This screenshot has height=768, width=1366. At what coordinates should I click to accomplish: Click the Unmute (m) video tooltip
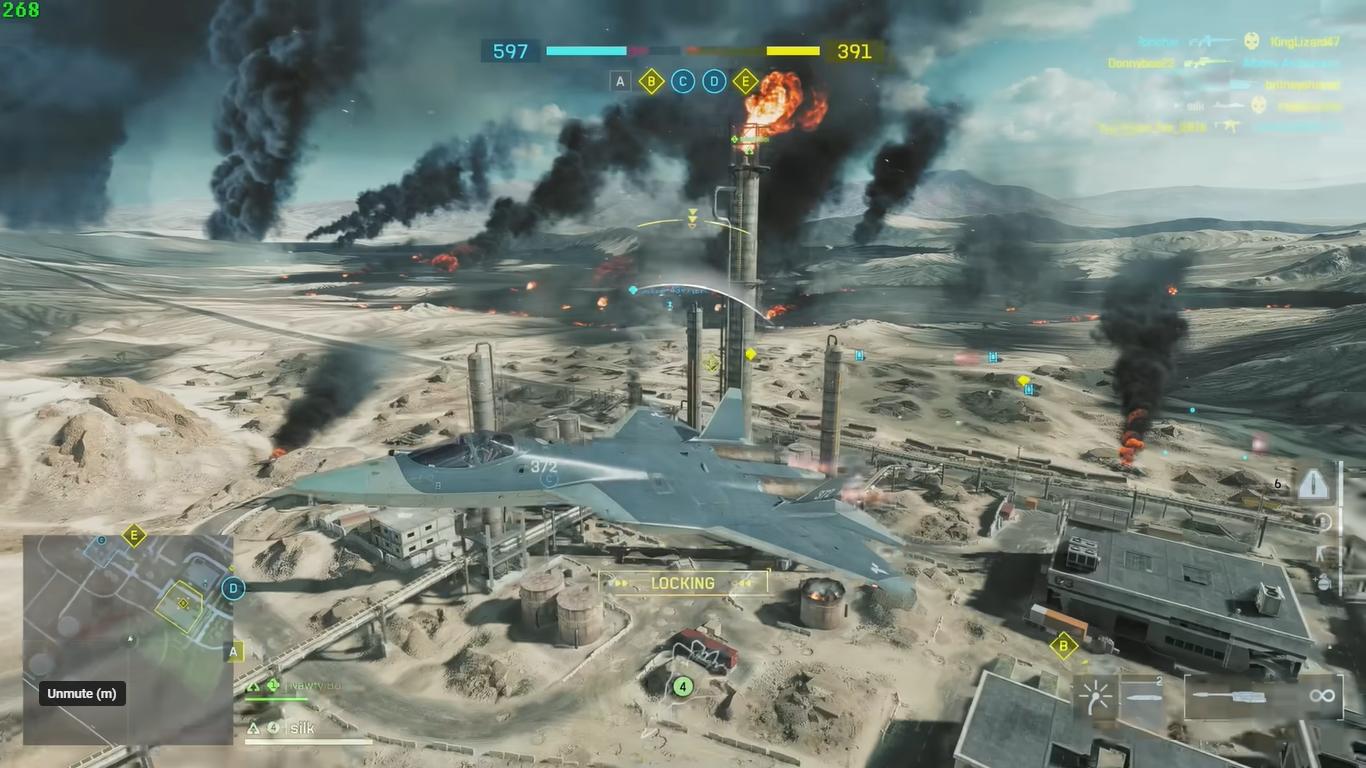pyautogui.click(x=81, y=694)
